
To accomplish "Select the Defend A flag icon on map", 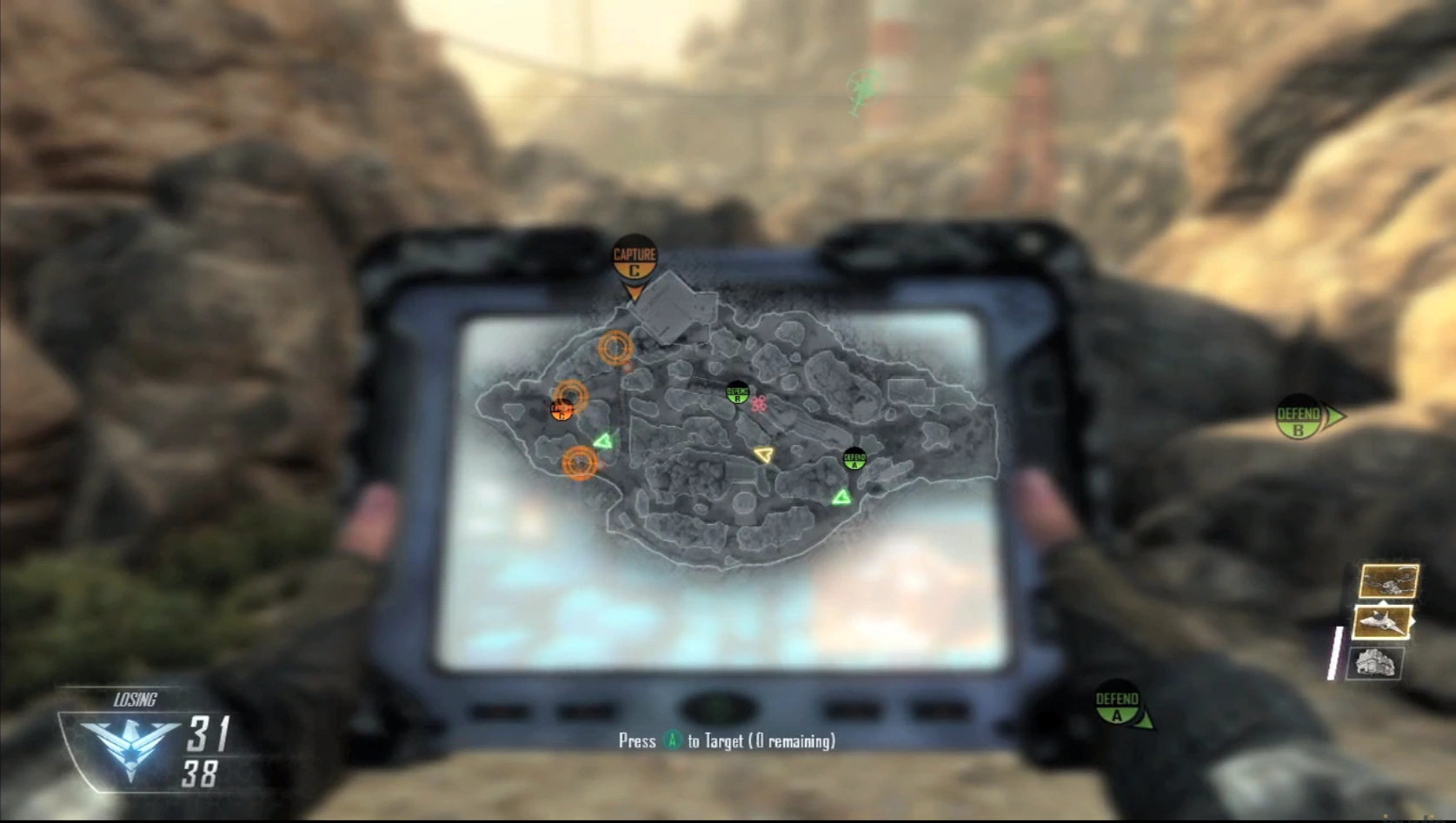I will [855, 461].
